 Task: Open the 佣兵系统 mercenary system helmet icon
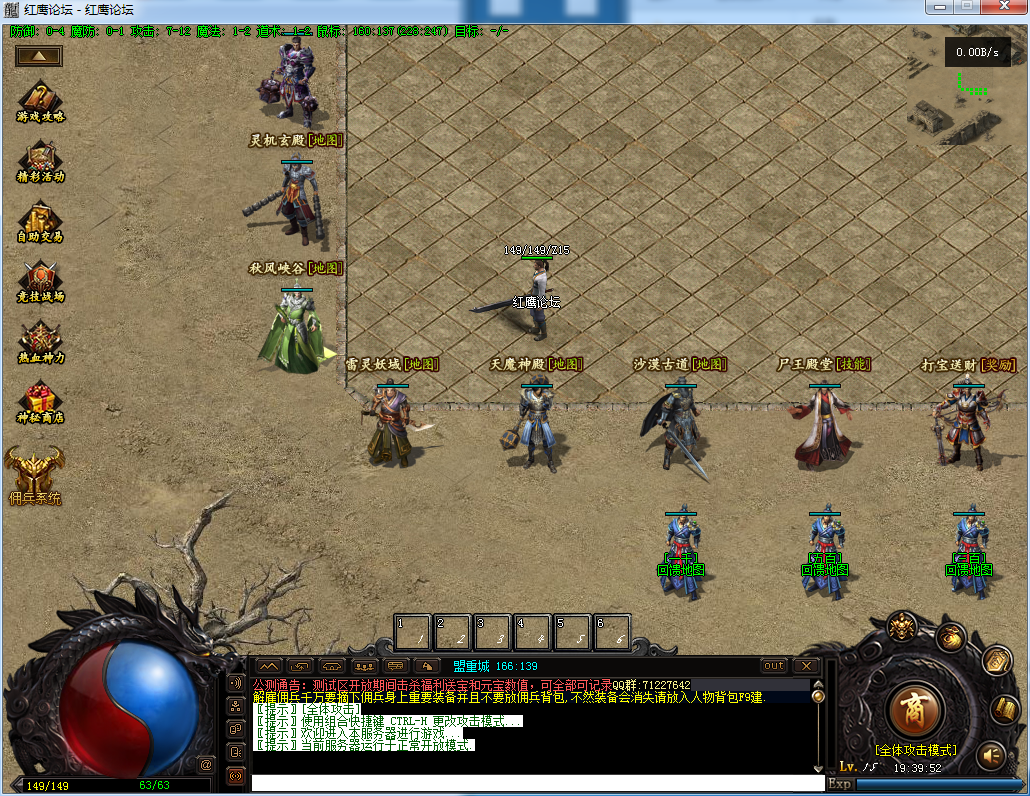click(x=34, y=472)
